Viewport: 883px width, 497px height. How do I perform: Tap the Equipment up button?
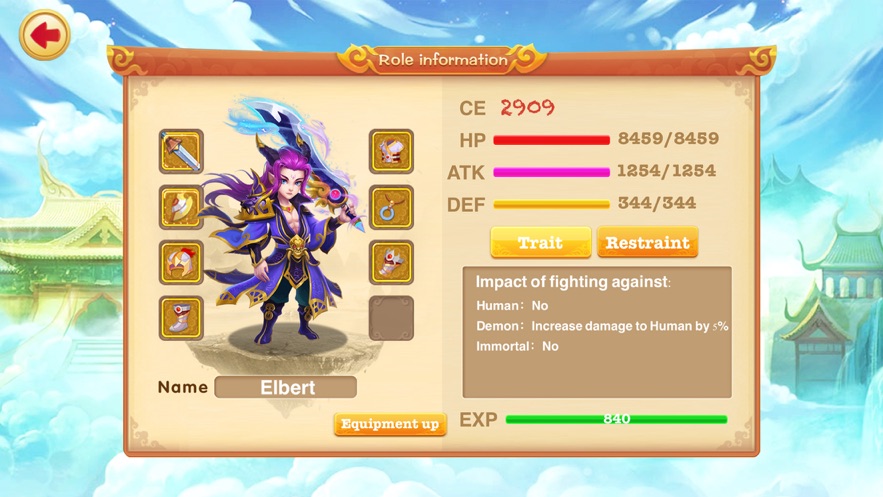(390, 424)
